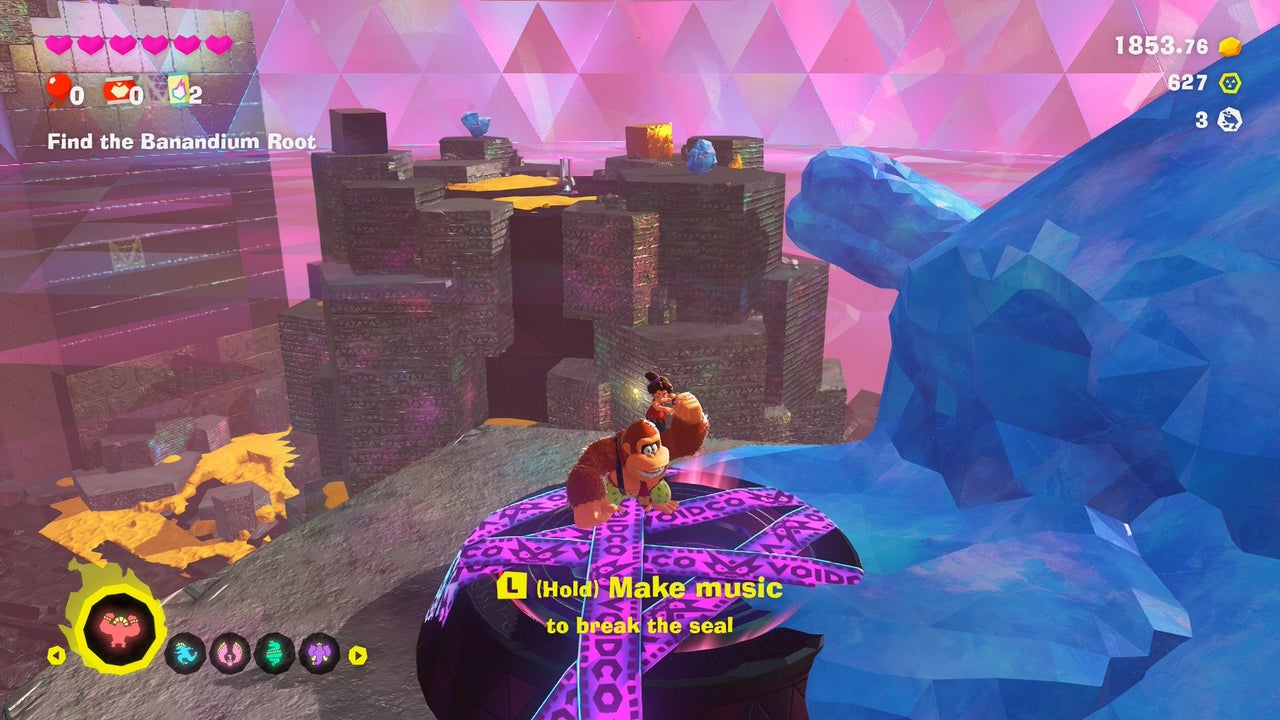Click the right arrow beside the transformation icons
1280x720 pixels.
coord(357,656)
